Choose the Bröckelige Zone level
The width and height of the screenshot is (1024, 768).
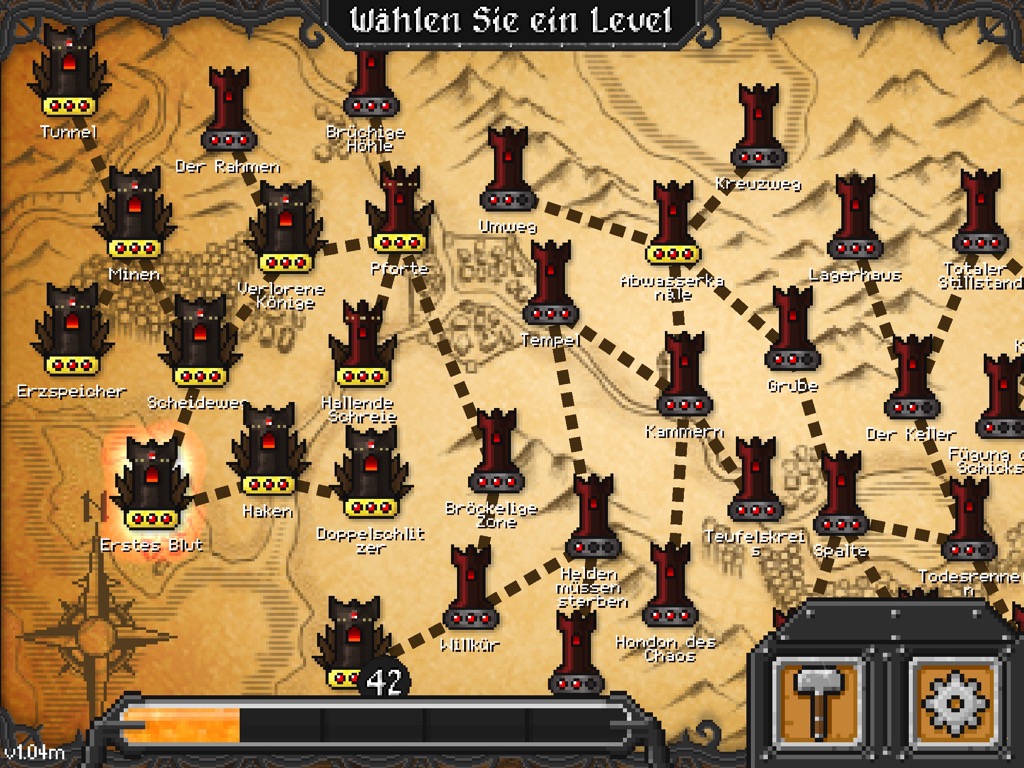(496, 452)
